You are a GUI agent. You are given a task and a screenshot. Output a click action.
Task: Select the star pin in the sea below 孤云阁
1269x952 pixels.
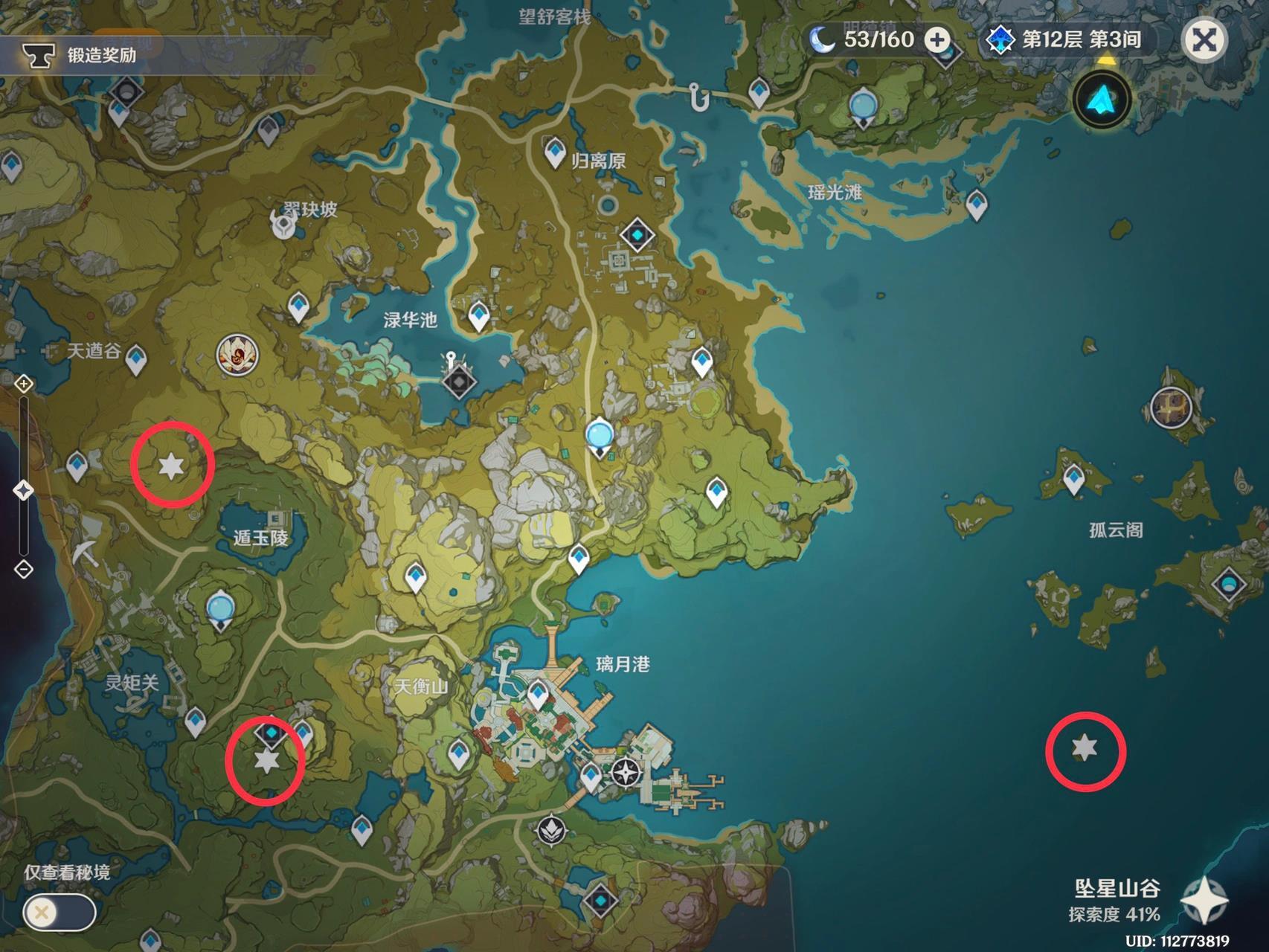(1085, 747)
